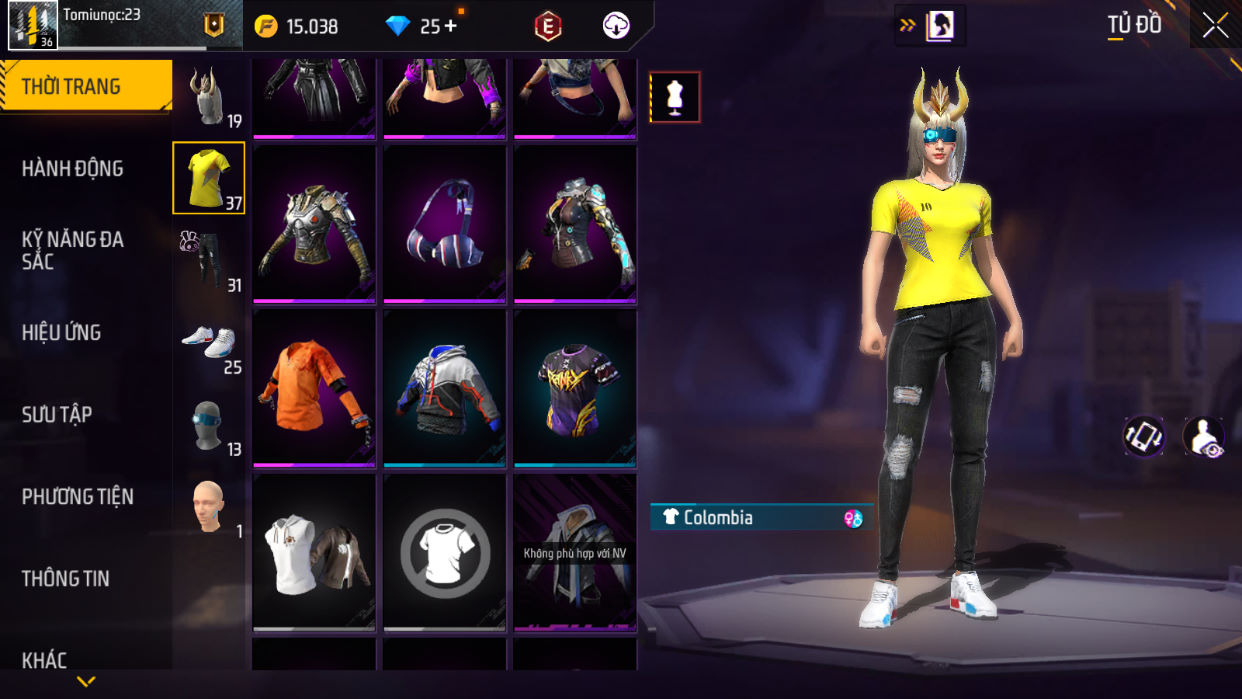Click the red E hexagon icon
Screen dimensions: 1242x699
point(547,27)
